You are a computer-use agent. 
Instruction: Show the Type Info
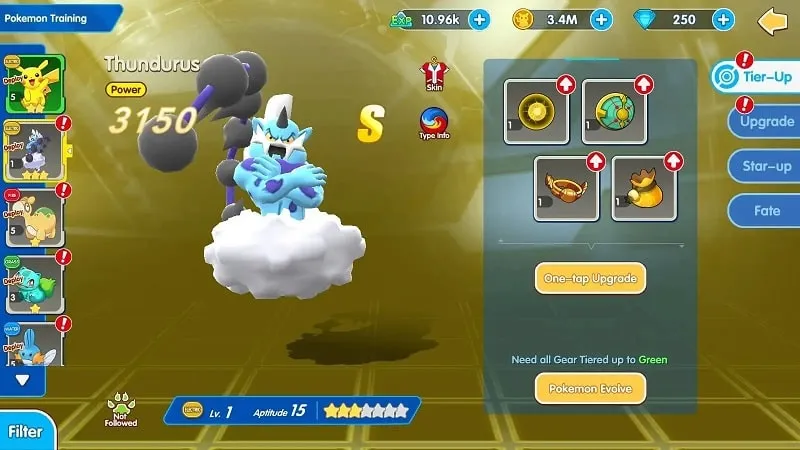(434, 123)
